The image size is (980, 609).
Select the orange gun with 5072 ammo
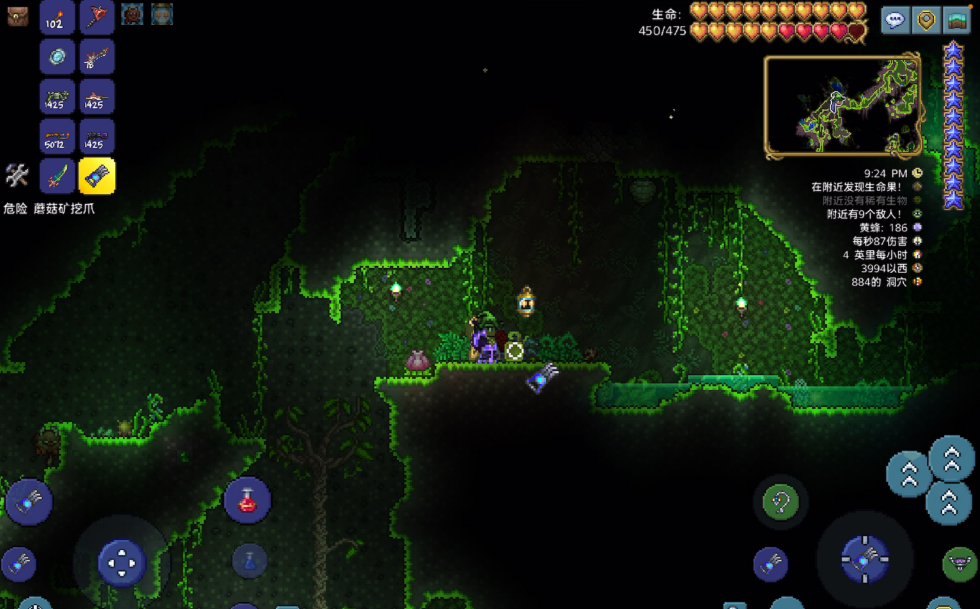[57, 136]
